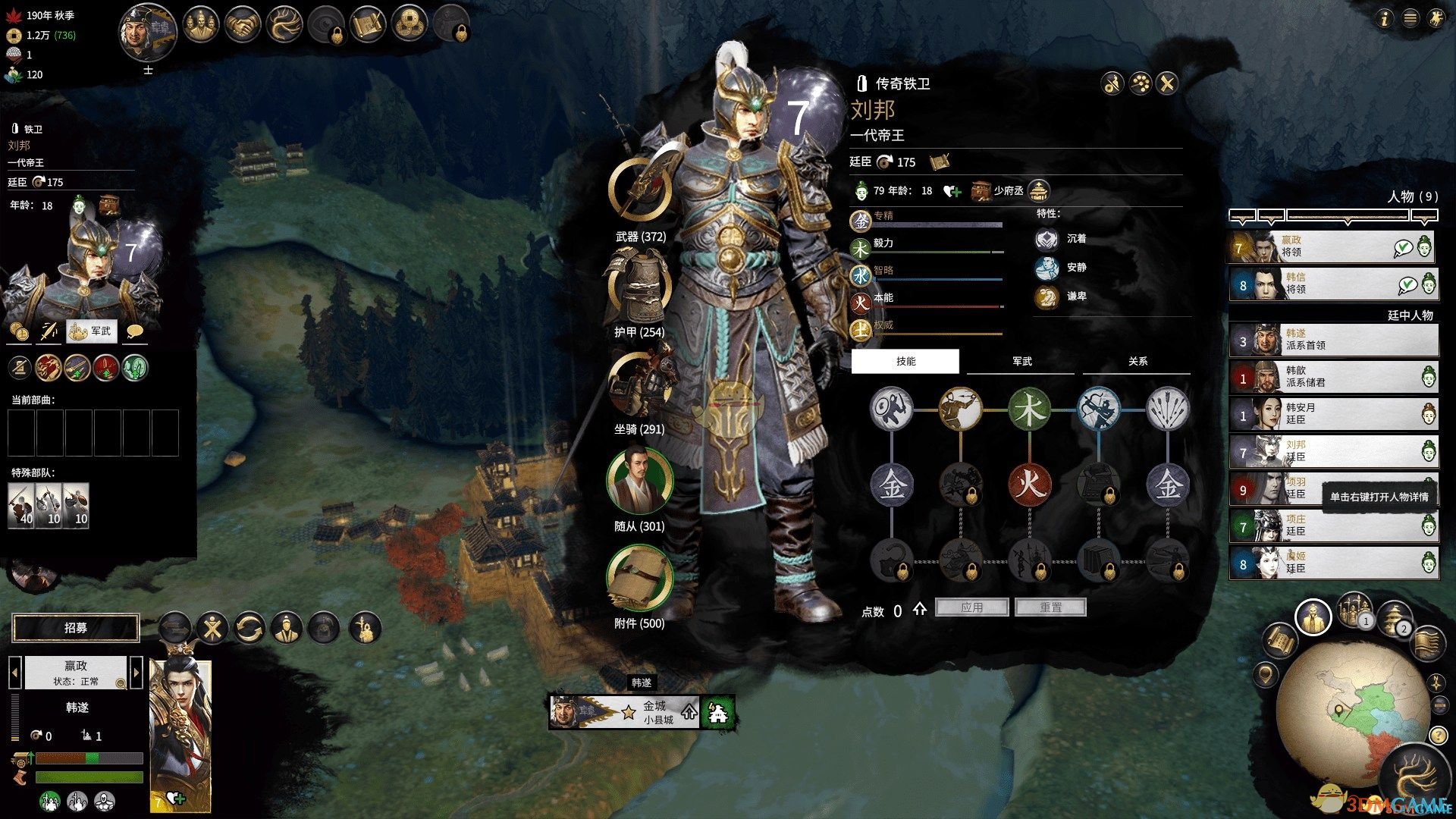Open the game menu list icon

click(x=1410, y=18)
